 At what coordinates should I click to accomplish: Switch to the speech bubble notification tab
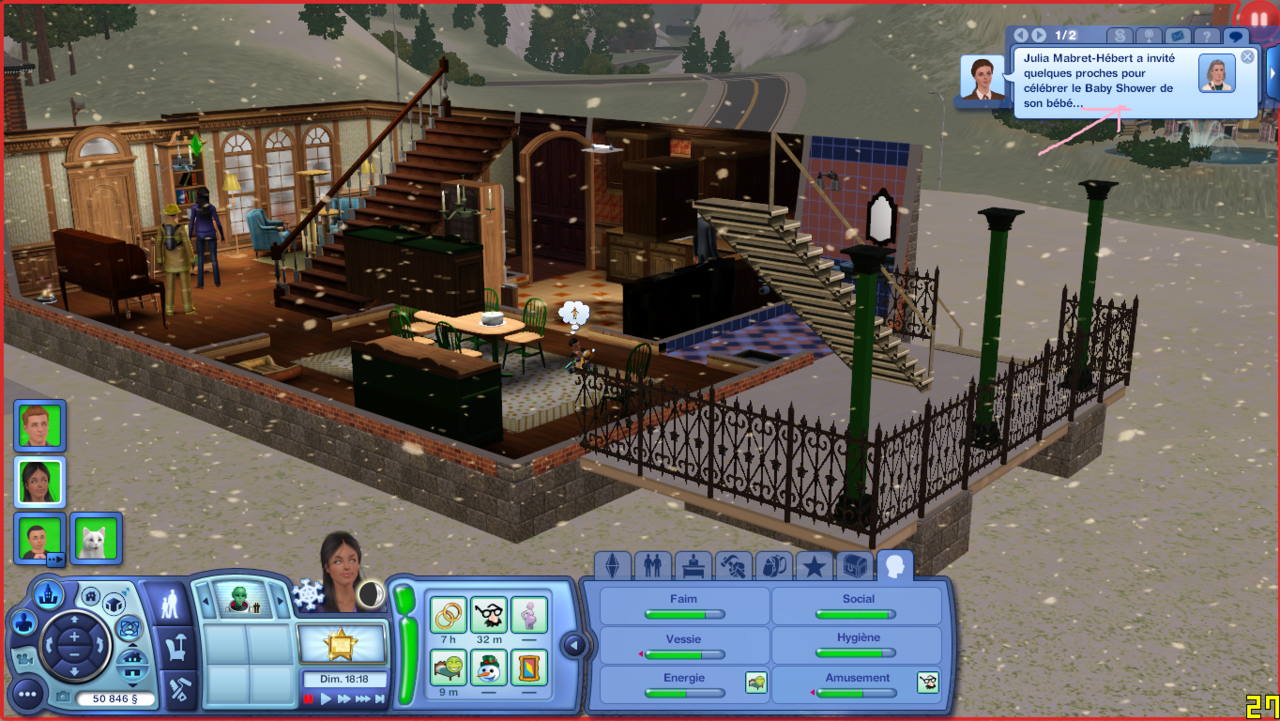tap(1236, 36)
